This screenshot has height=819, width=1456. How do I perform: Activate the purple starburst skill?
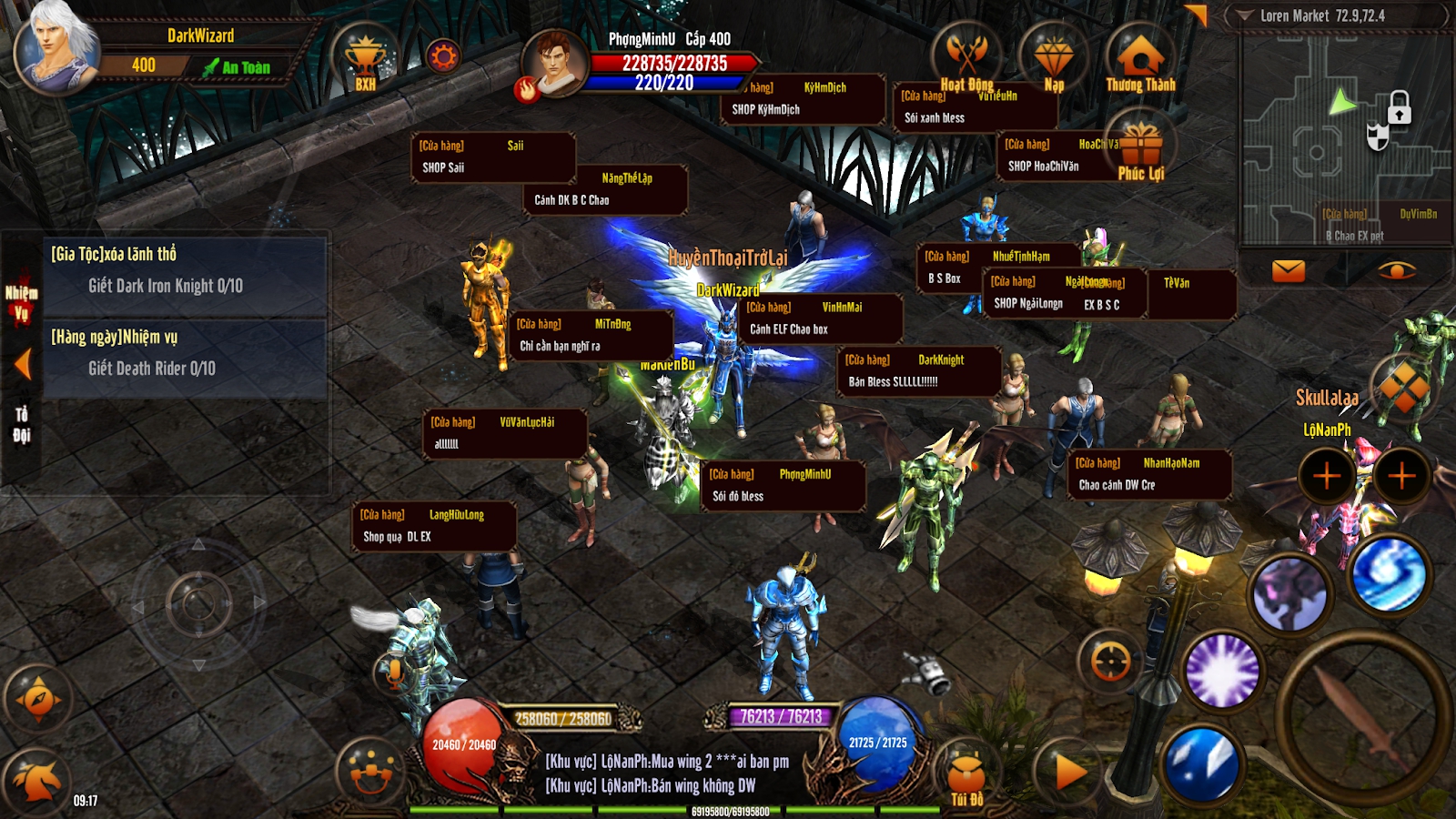[1222, 672]
